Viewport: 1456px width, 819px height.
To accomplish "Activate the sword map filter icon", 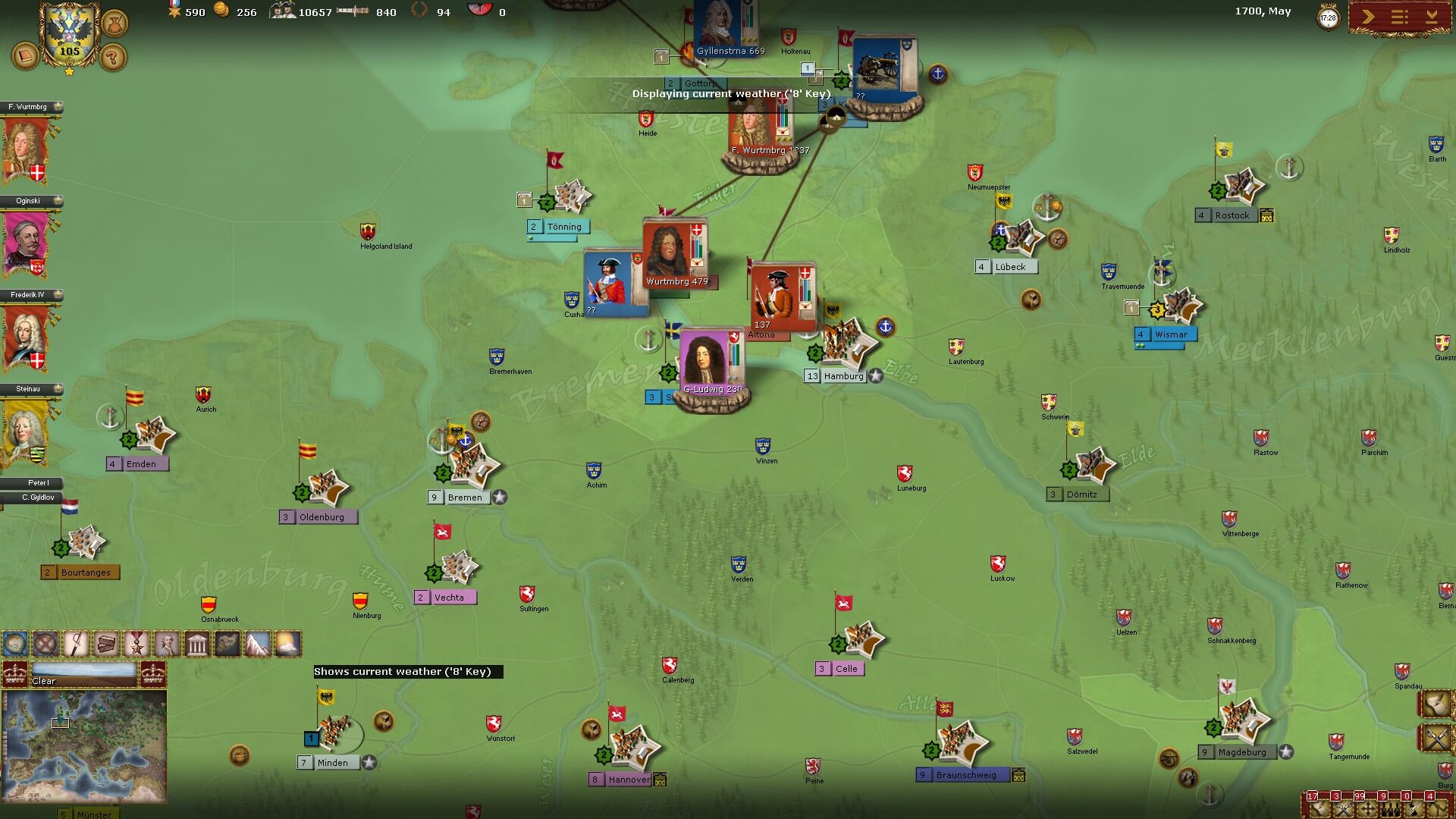I will 76,644.
